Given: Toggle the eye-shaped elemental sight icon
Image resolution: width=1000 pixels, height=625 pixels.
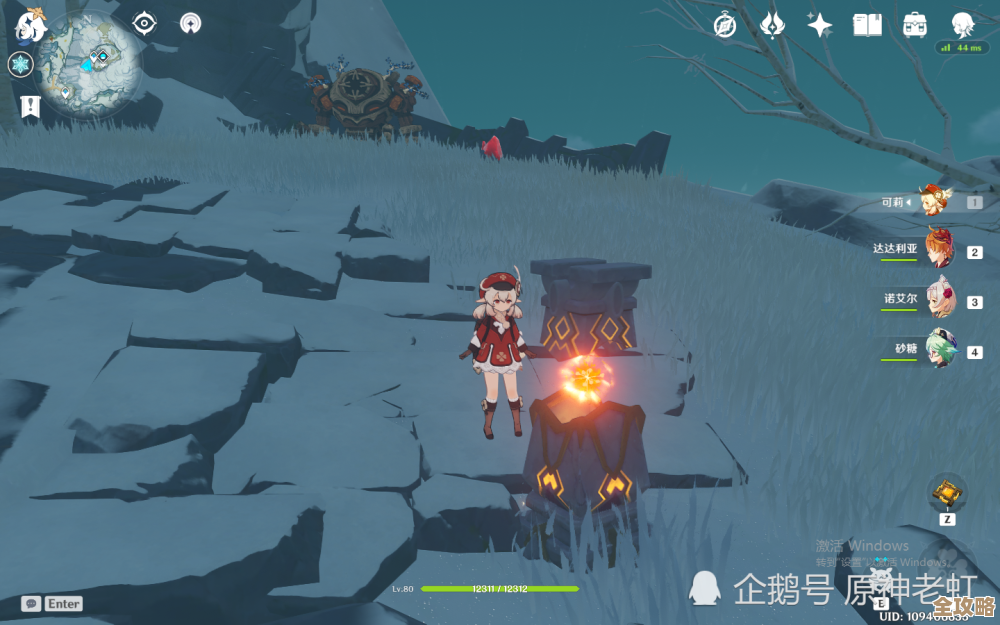Looking at the screenshot, I should click(x=145, y=23).
